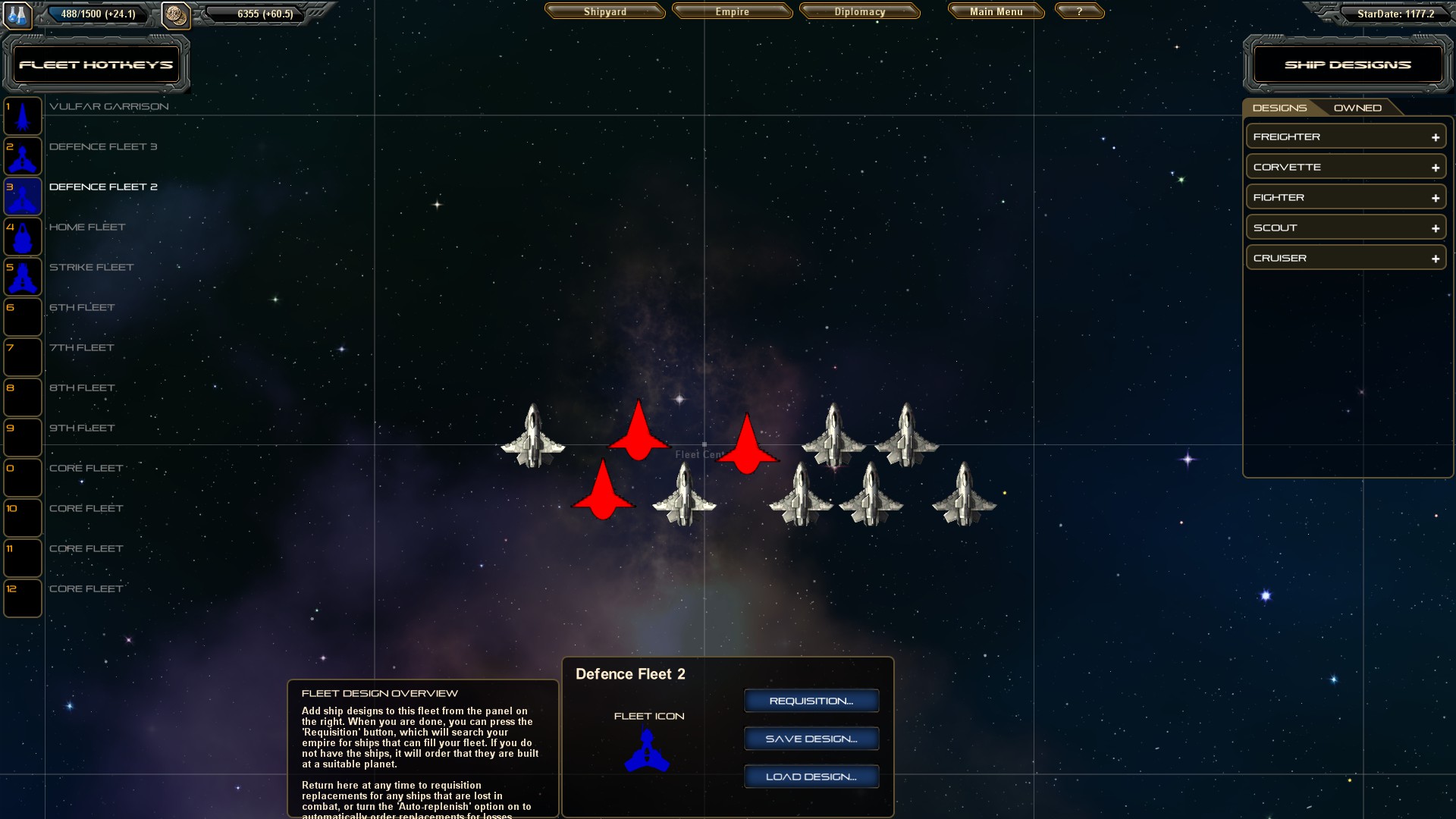Viewport: 1456px width, 819px height.
Task: Load a saved fleet design
Action: click(811, 777)
